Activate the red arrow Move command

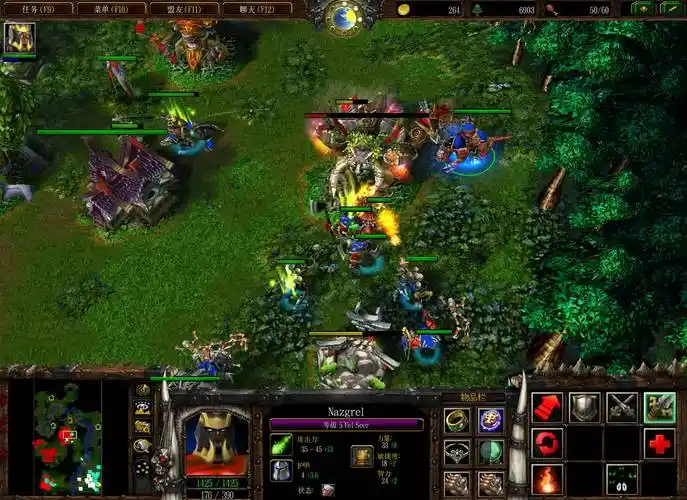click(x=547, y=407)
